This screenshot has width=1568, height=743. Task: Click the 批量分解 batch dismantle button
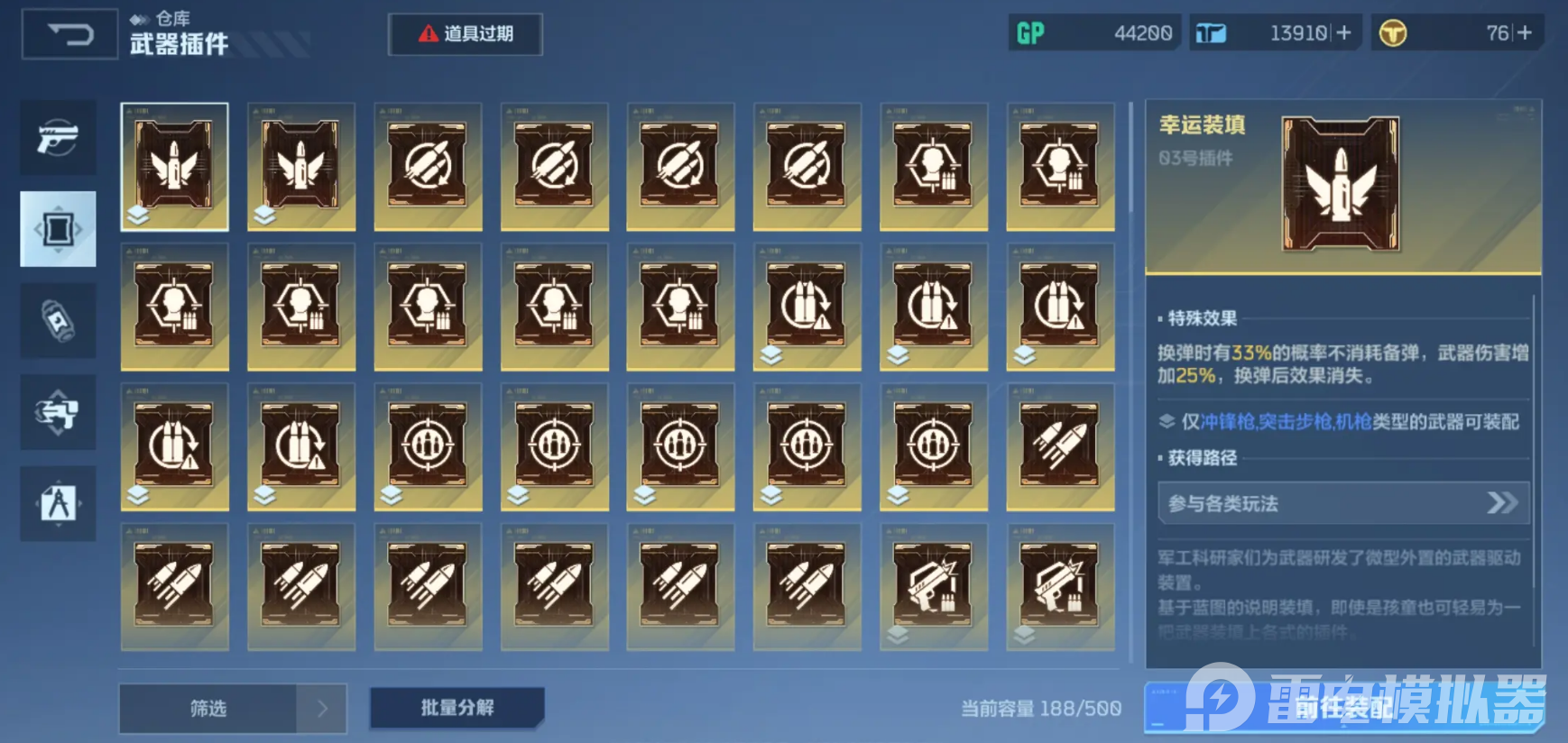[x=457, y=709]
